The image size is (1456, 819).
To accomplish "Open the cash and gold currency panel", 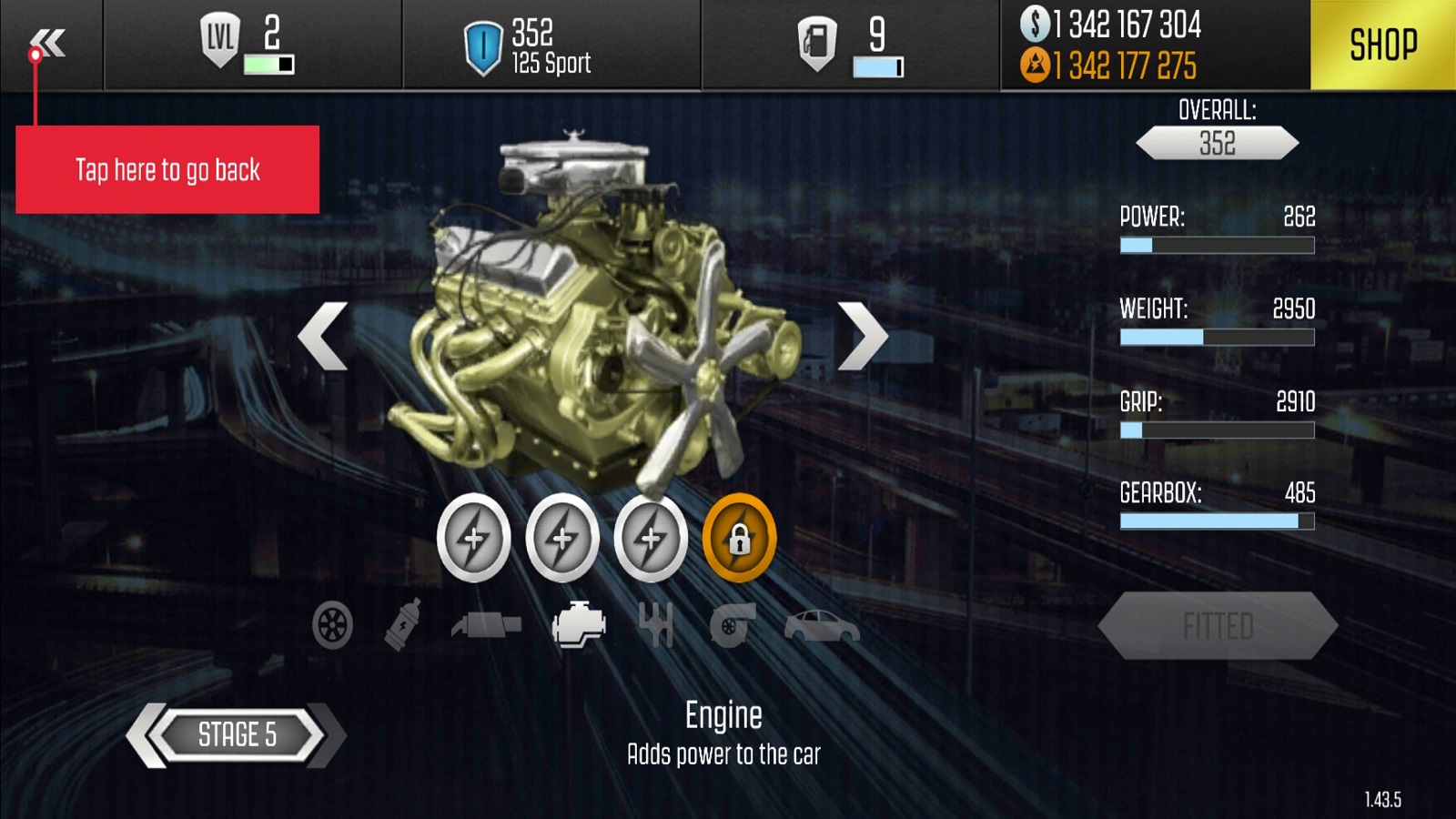I will click(1125, 45).
